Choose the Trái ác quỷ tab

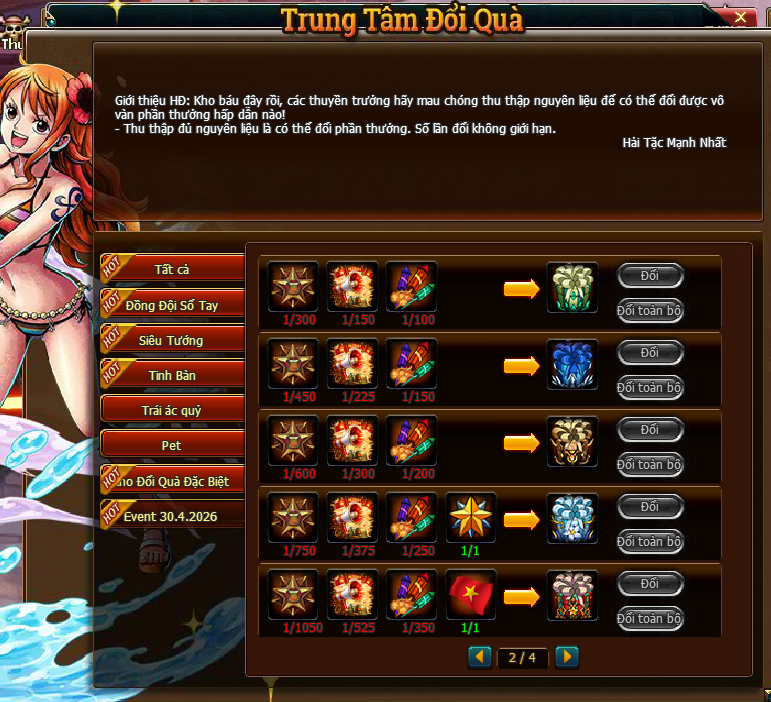tap(172, 410)
